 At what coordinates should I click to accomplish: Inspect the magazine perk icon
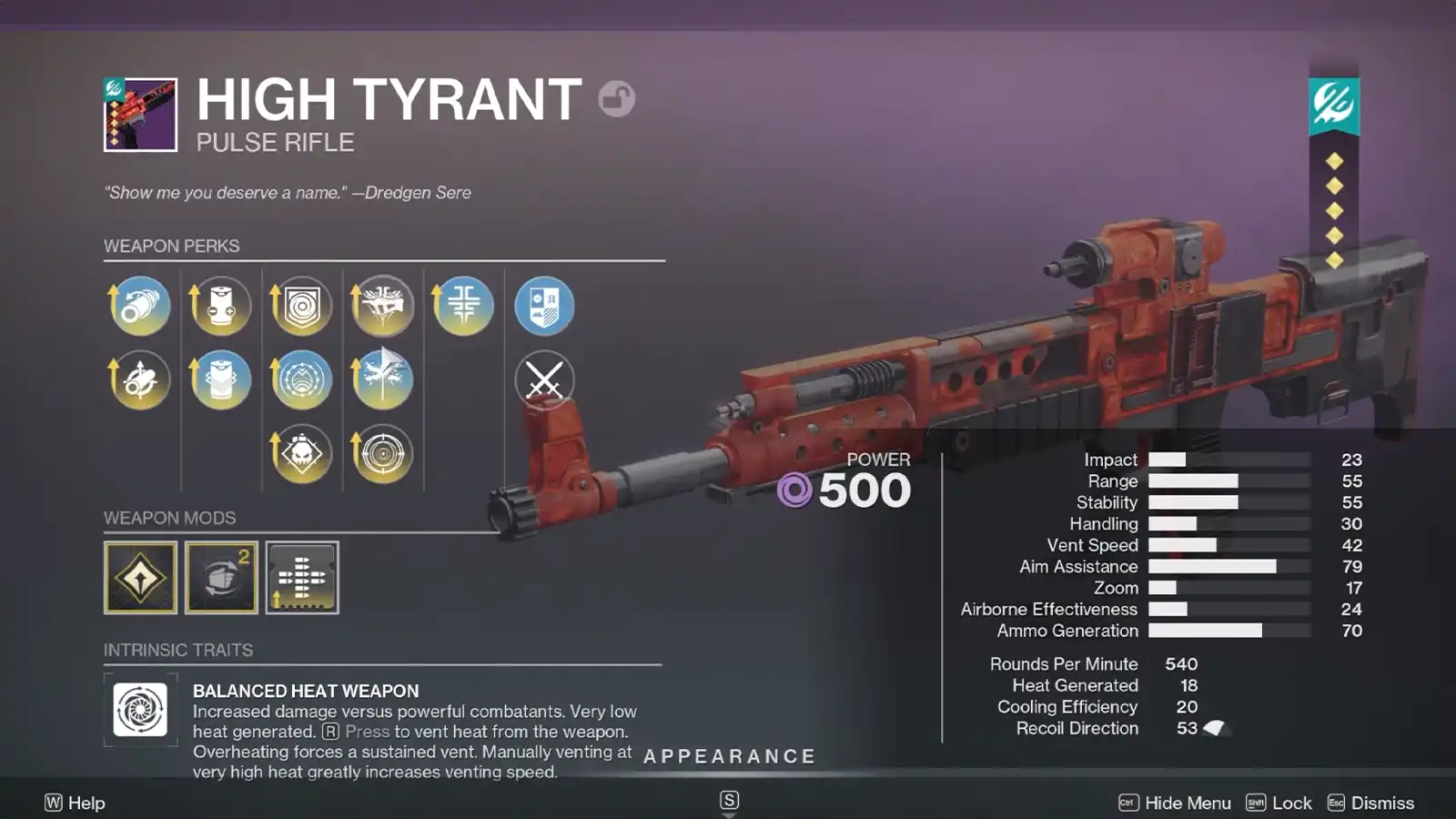coord(220,308)
